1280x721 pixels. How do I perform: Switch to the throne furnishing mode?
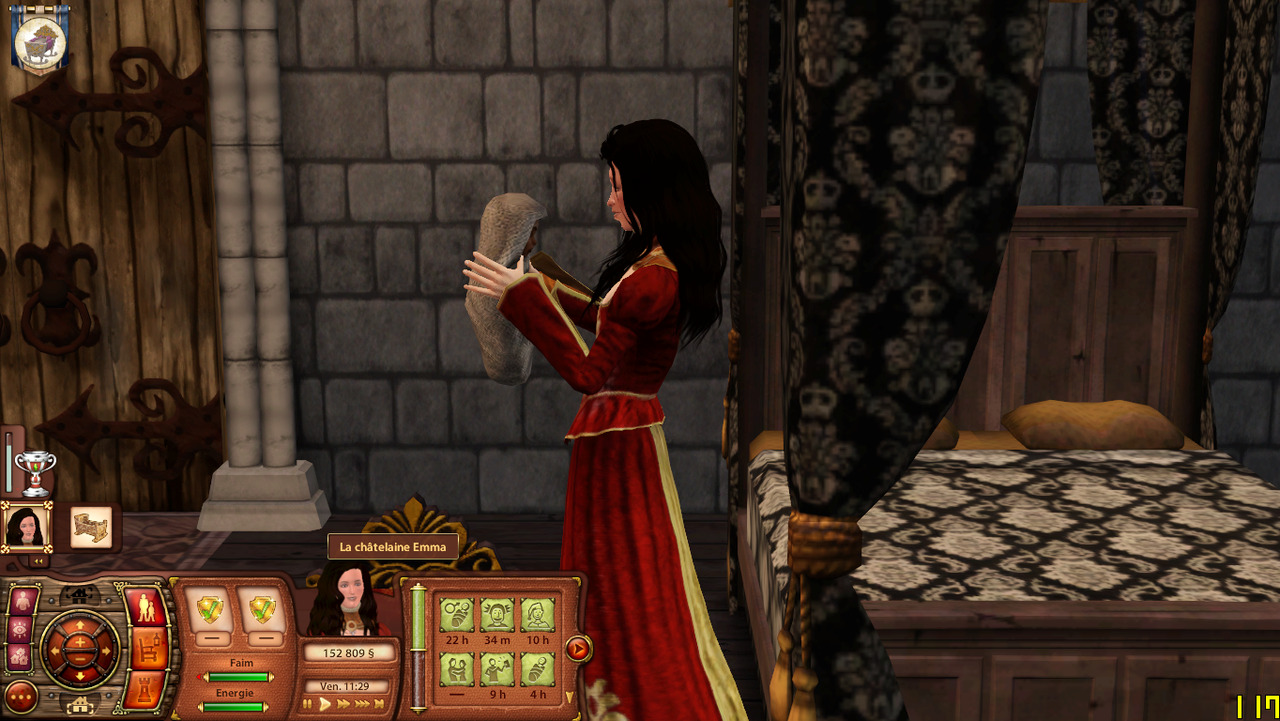coord(149,648)
